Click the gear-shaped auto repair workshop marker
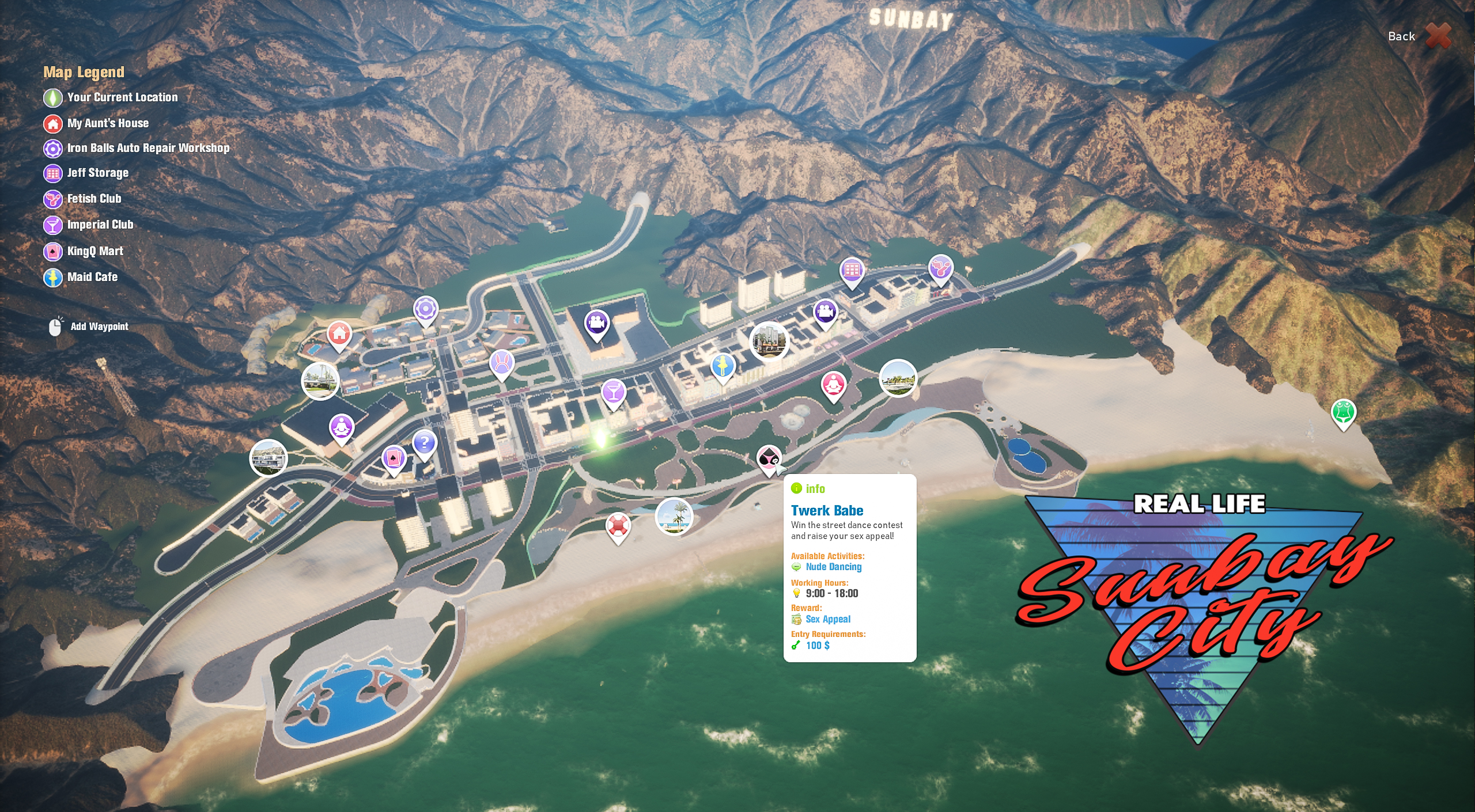Viewport: 1475px width, 812px height. [426, 310]
